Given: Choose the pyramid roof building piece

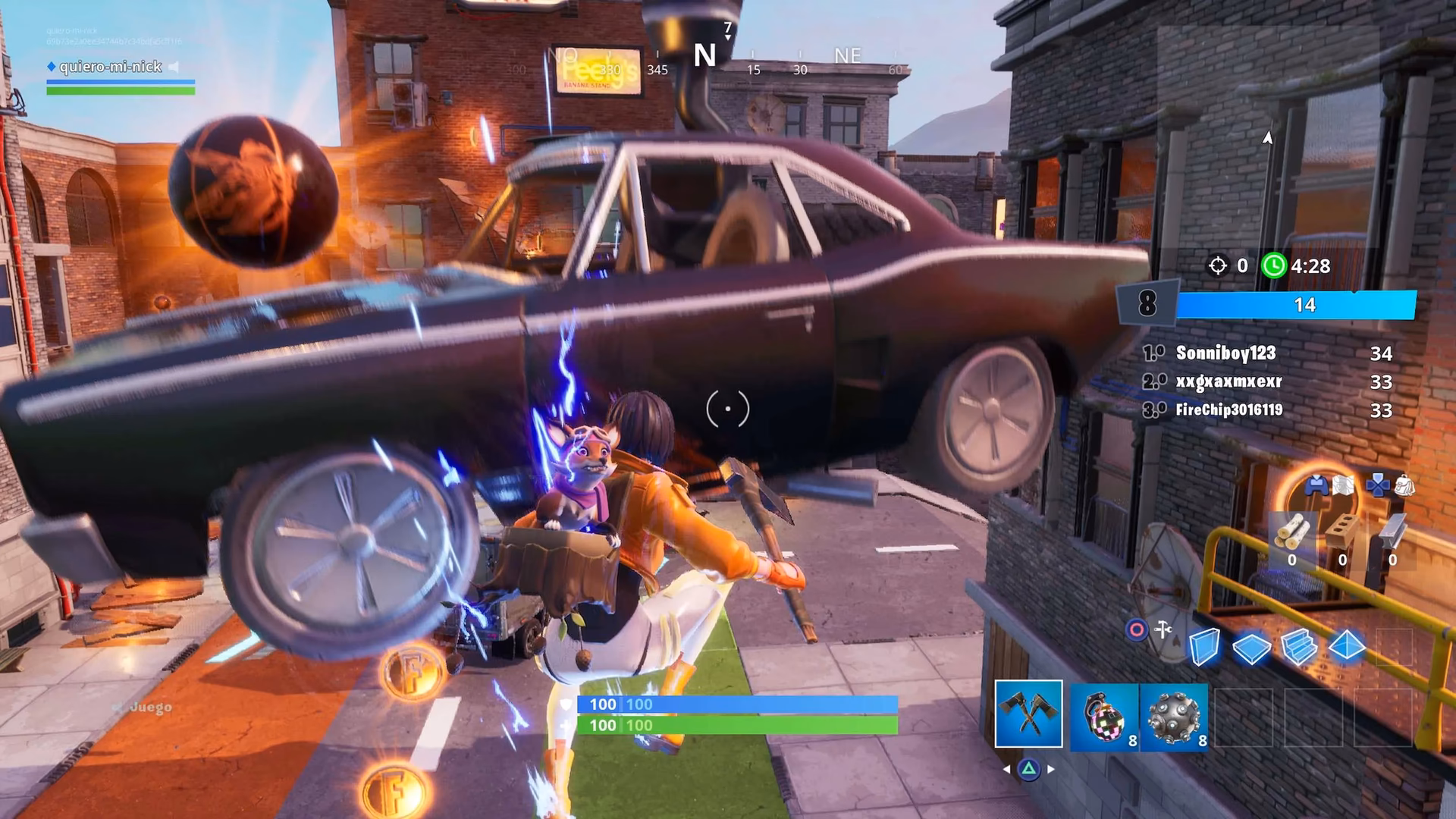Looking at the screenshot, I should [1347, 648].
